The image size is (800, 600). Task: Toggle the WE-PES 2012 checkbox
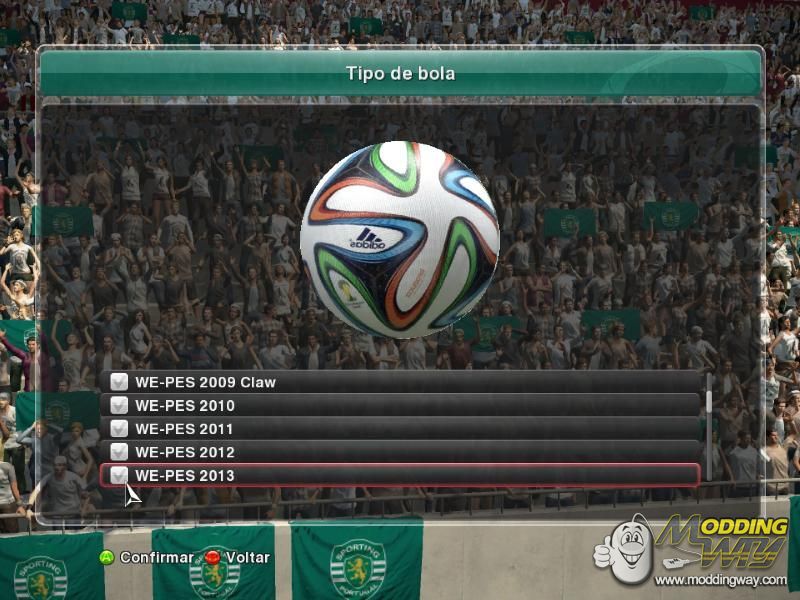coord(119,452)
